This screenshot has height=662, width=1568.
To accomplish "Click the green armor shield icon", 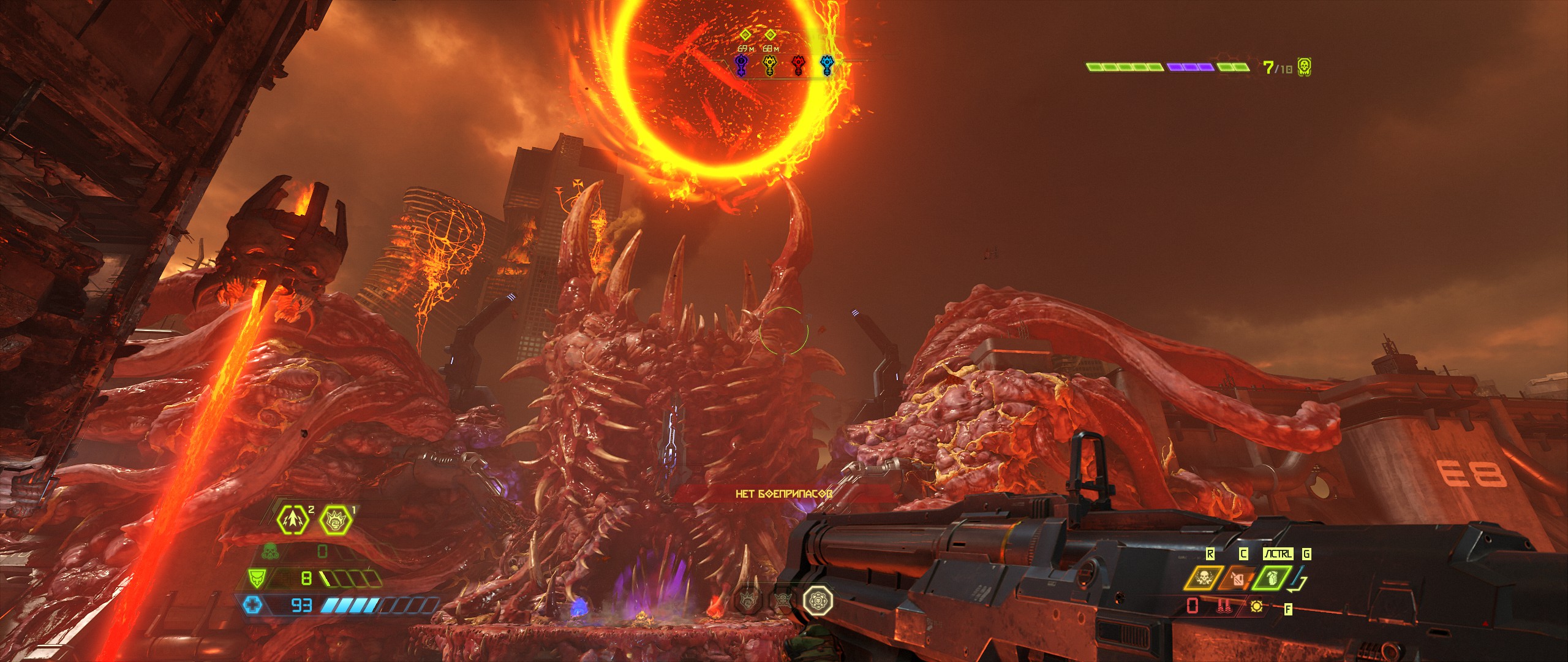I will pos(255,577).
